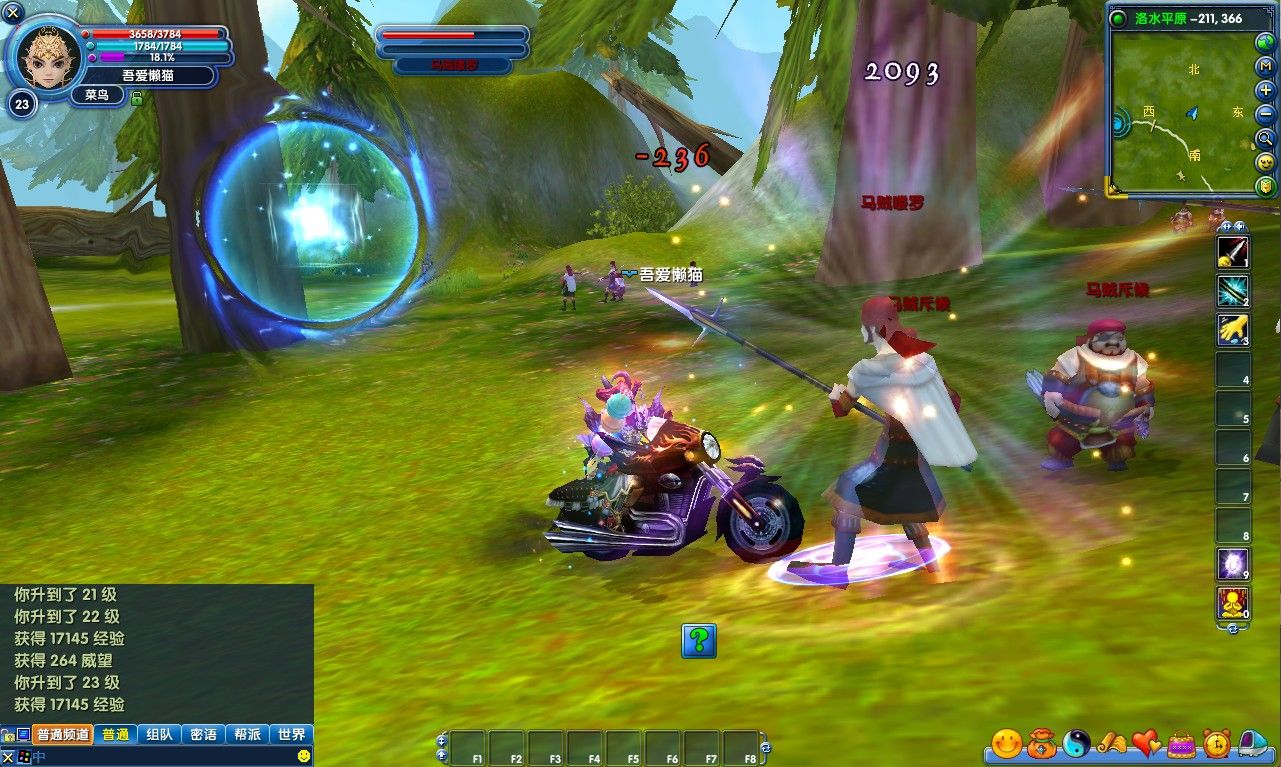Open the chat emoji smiley picker
This screenshot has width=1281, height=767.
click(x=304, y=757)
